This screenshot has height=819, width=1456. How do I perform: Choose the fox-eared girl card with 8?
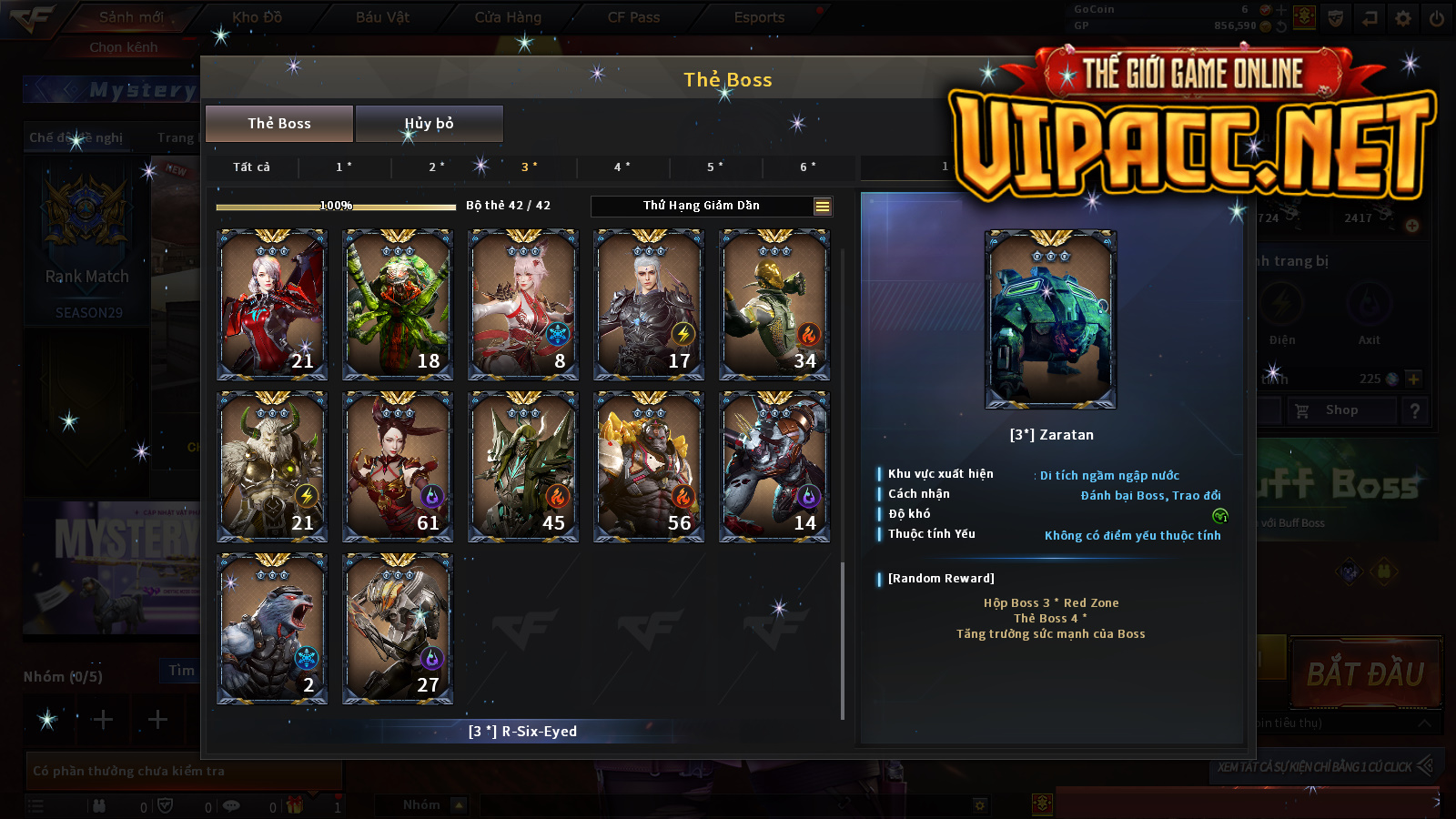click(x=523, y=305)
